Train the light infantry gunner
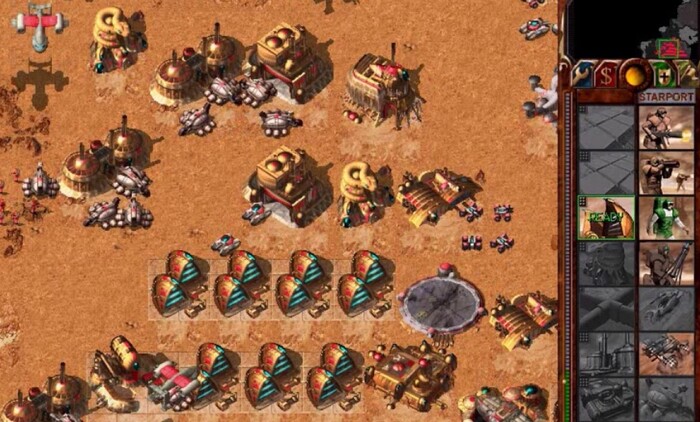The height and width of the screenshot is (422, 700). 667,127
